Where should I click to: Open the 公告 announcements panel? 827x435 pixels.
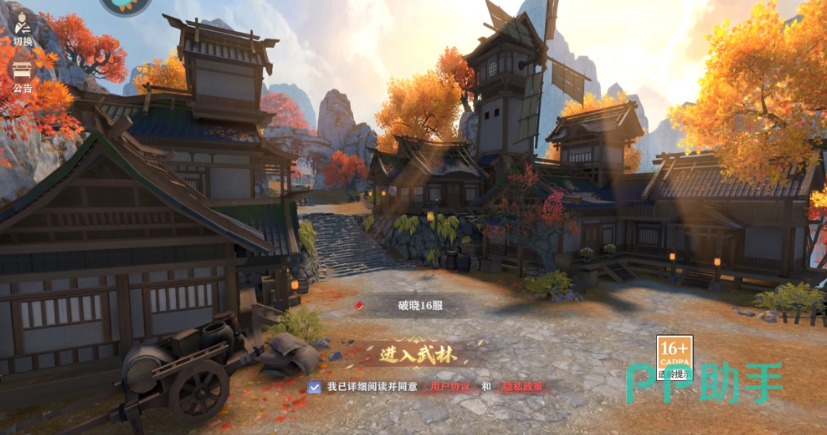pyautogui.click(x=21, y=75)
